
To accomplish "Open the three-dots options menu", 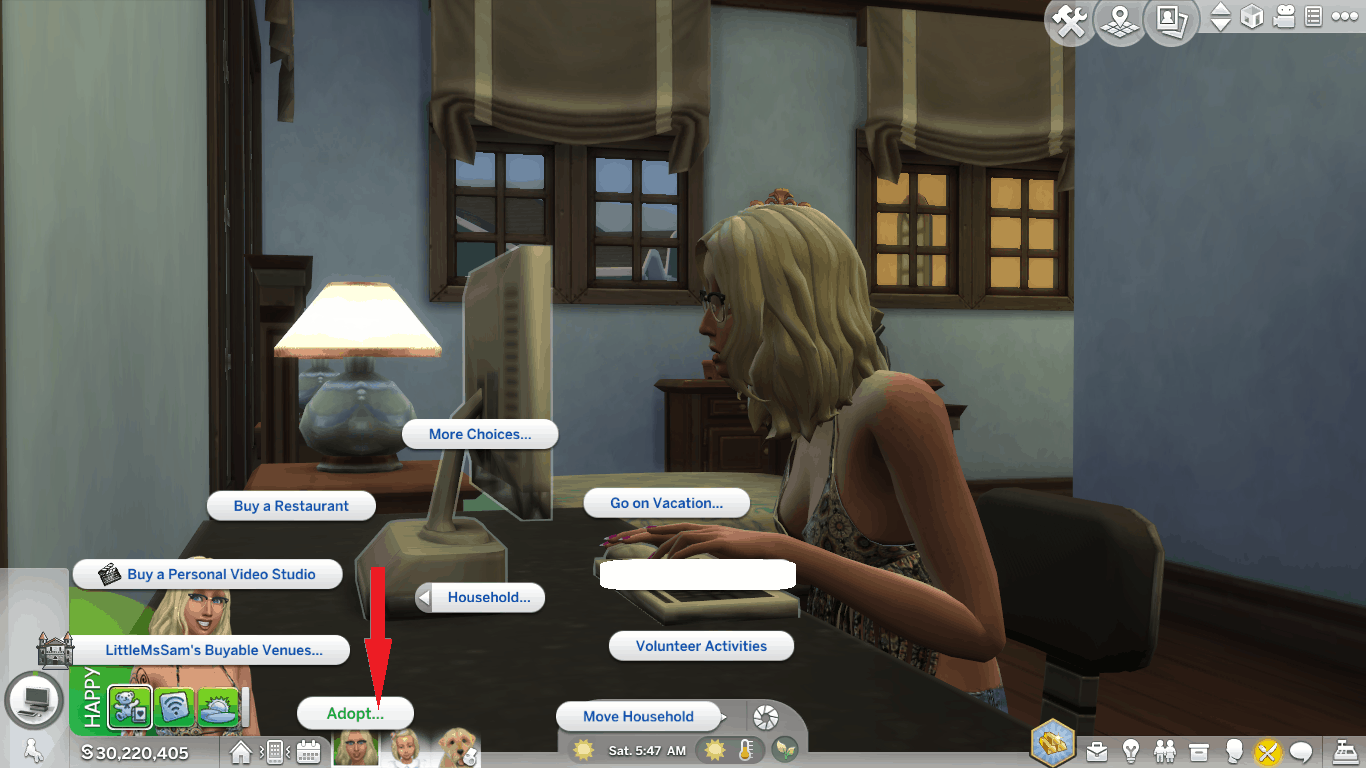I will point(1345,17).
